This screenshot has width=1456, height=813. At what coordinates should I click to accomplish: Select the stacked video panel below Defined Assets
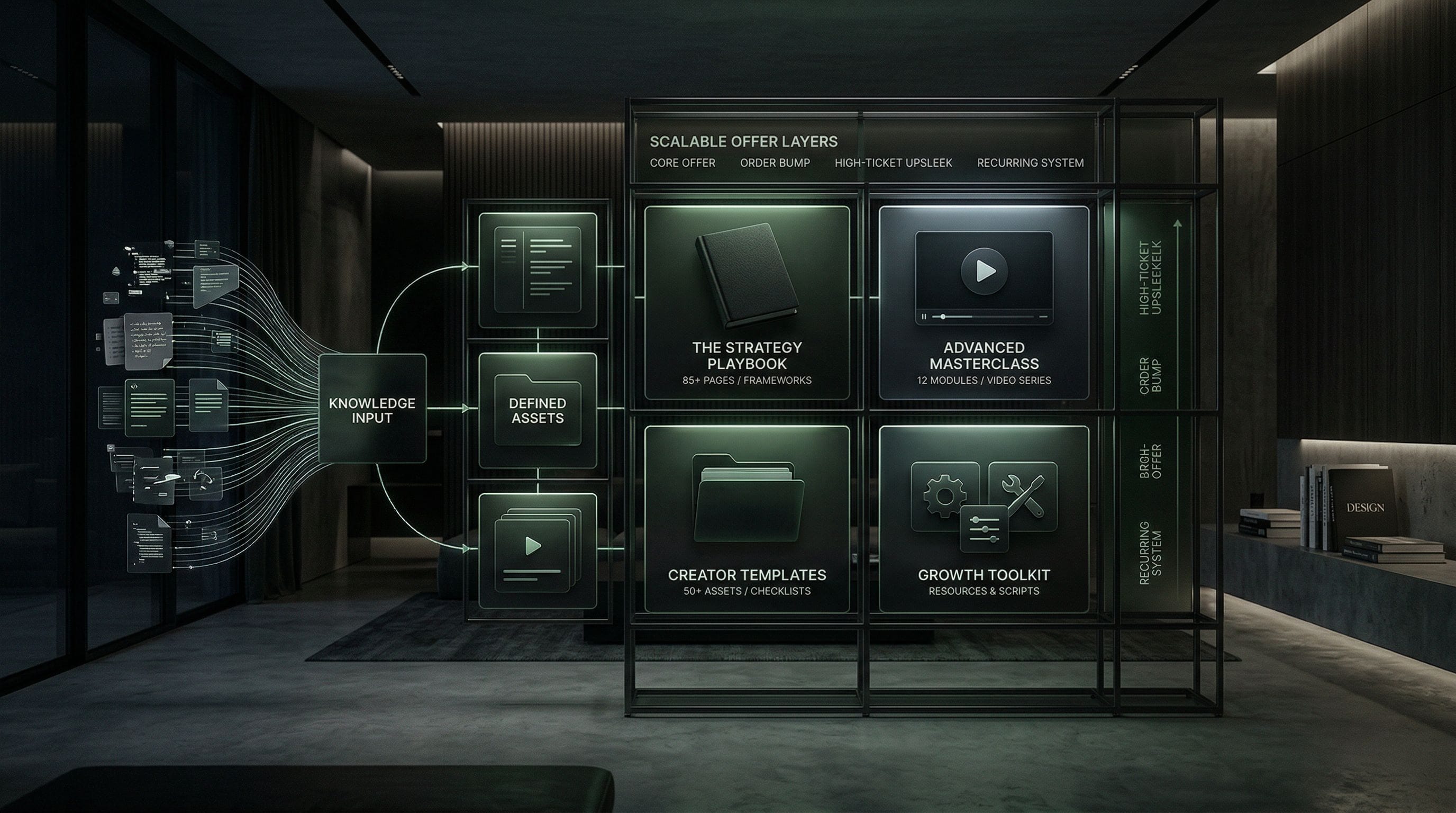pos(537,550)
